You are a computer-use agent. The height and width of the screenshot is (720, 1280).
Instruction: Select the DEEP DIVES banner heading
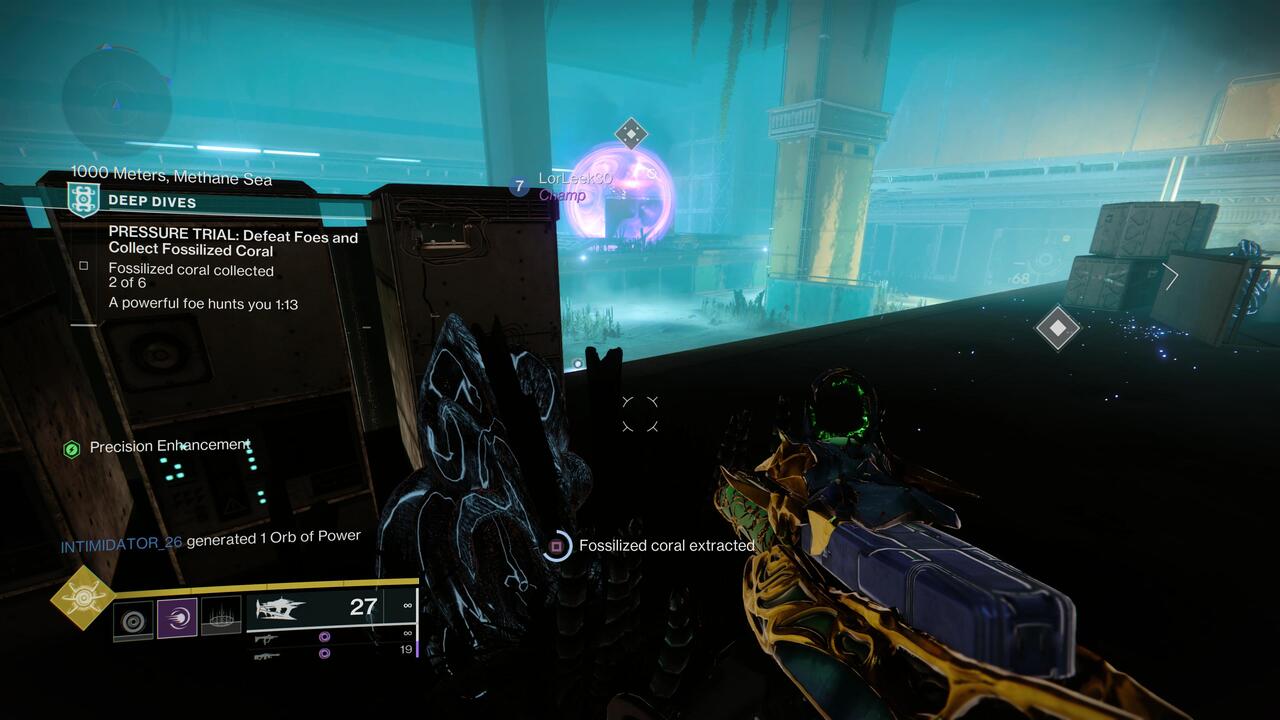click(x=150, y=199)
